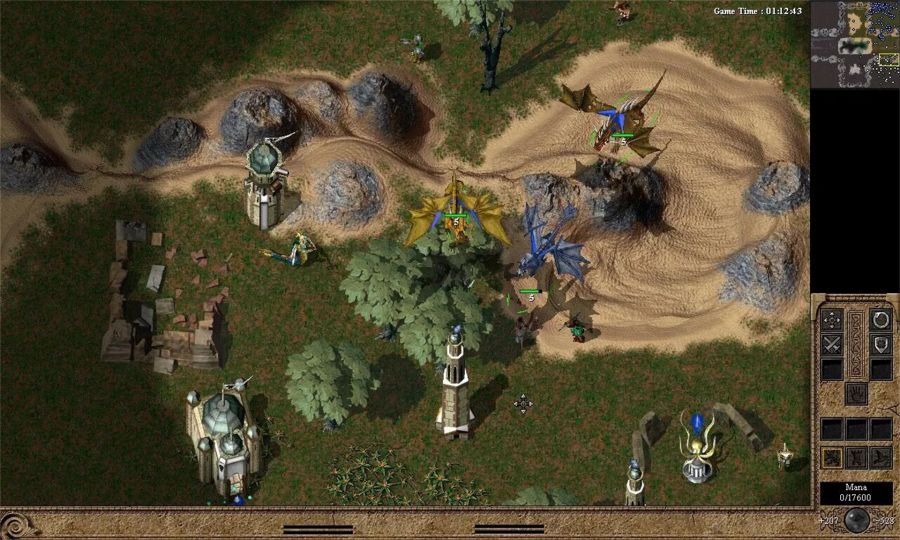The height and width of the screenshot is (540, 900).
Task: Choose the circular ring command icon
Action: click(881, 320)
